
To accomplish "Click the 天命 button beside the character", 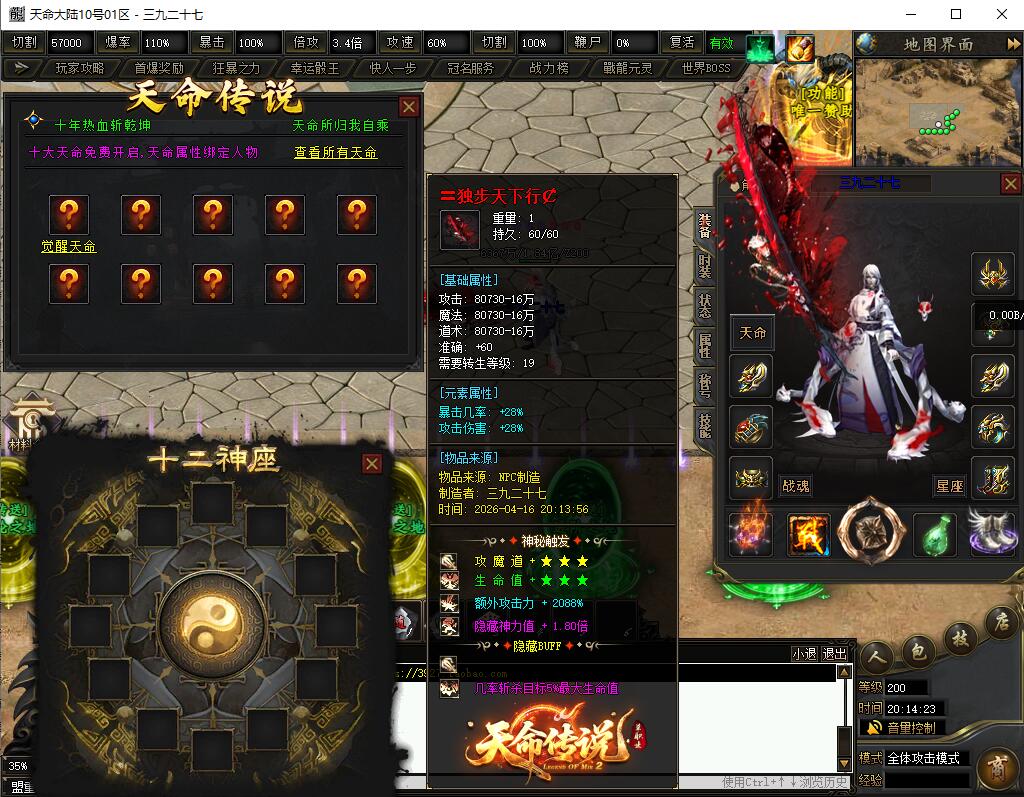I will tap(752, 333).
